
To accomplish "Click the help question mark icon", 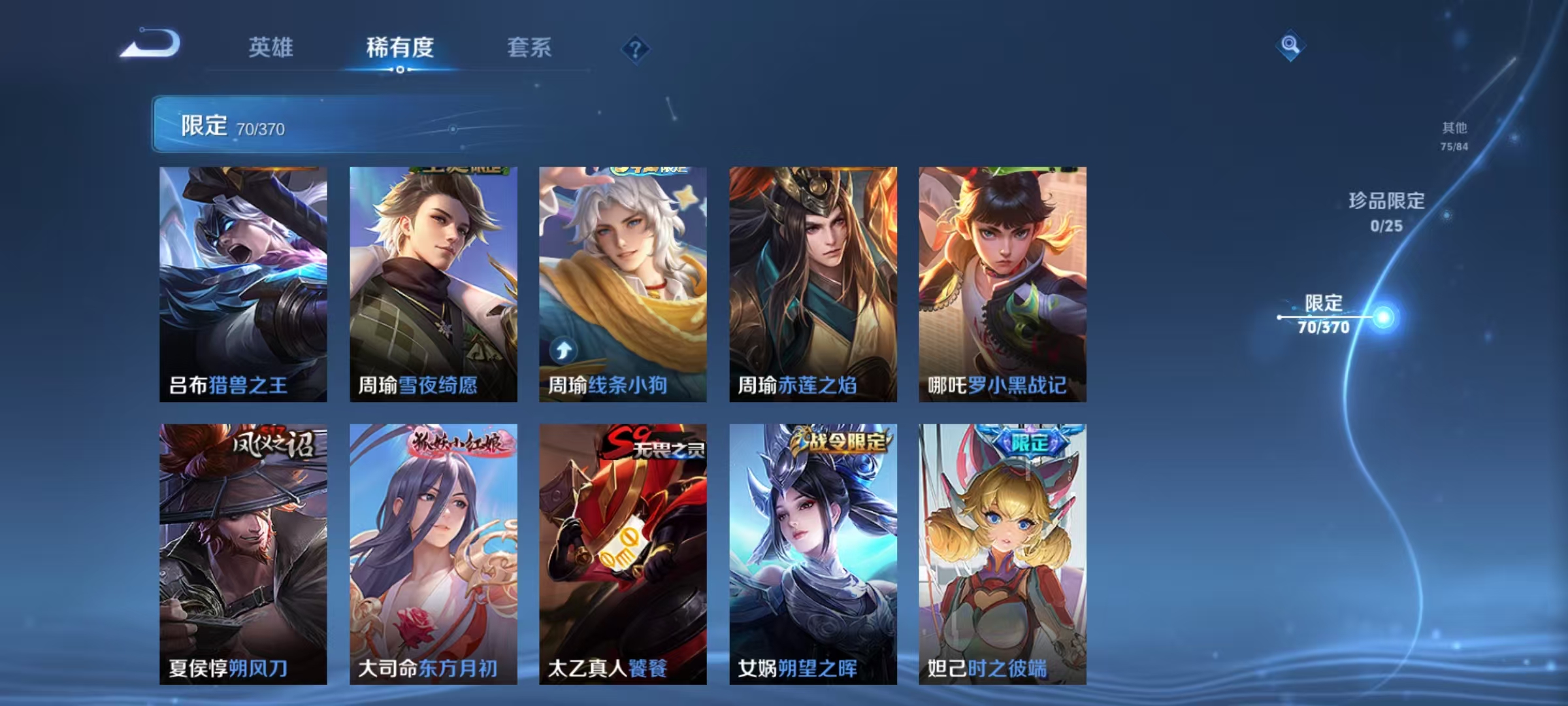I will [x=636, y=49].
